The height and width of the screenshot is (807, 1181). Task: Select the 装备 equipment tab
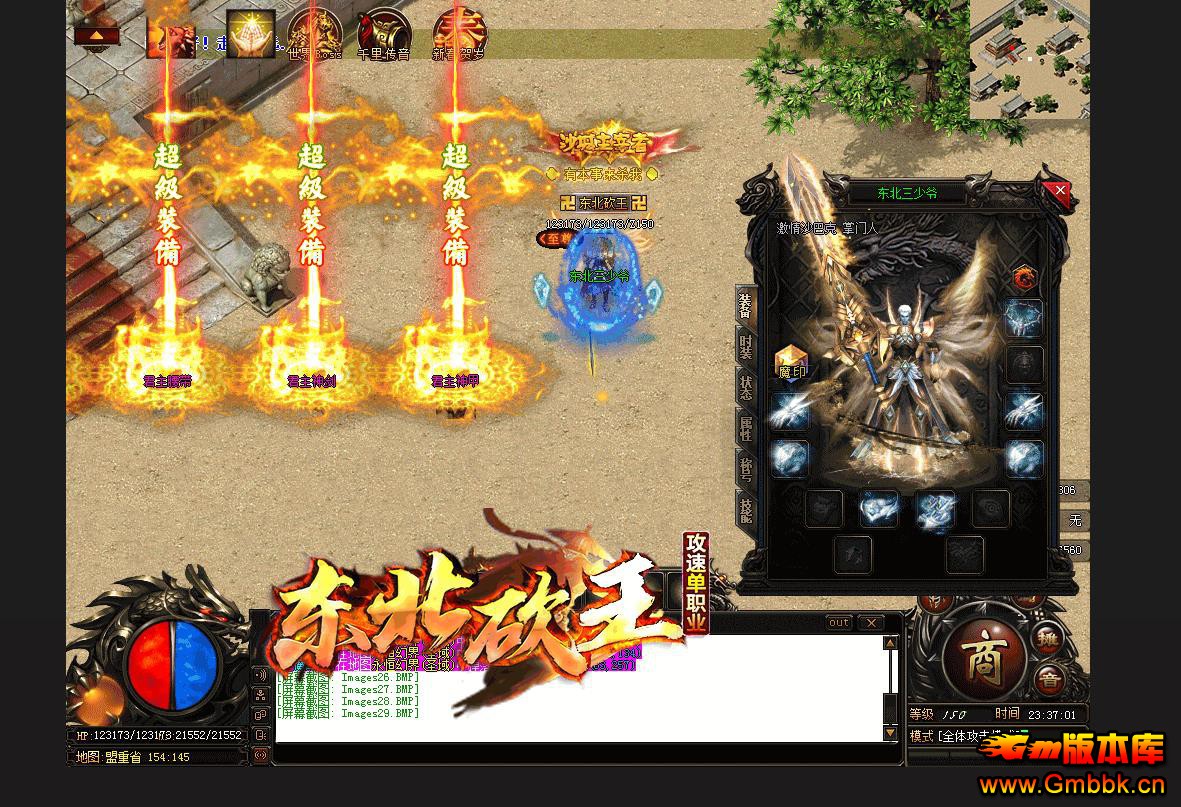(746, 305)
